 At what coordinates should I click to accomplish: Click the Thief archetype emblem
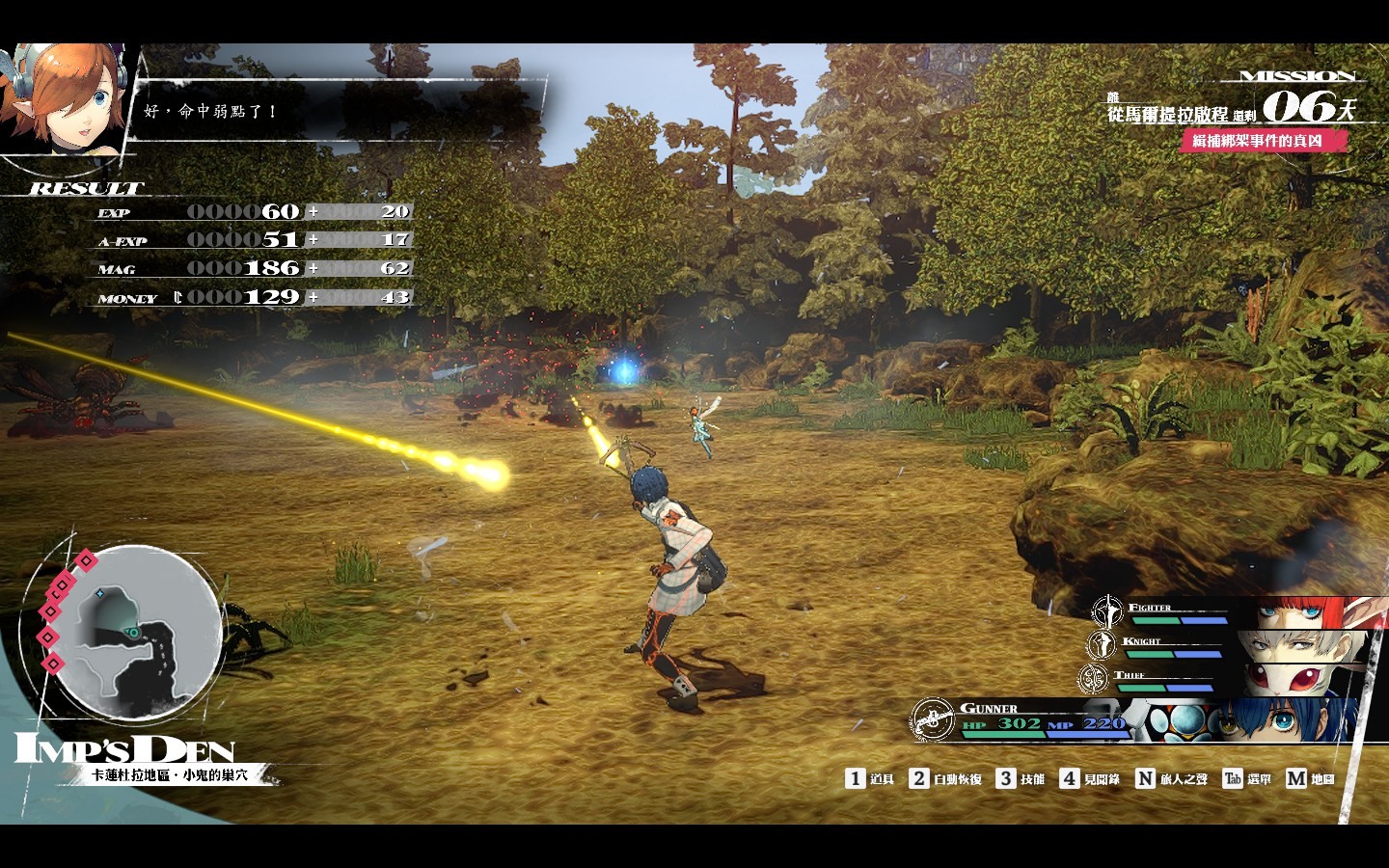click(1093, 679)
